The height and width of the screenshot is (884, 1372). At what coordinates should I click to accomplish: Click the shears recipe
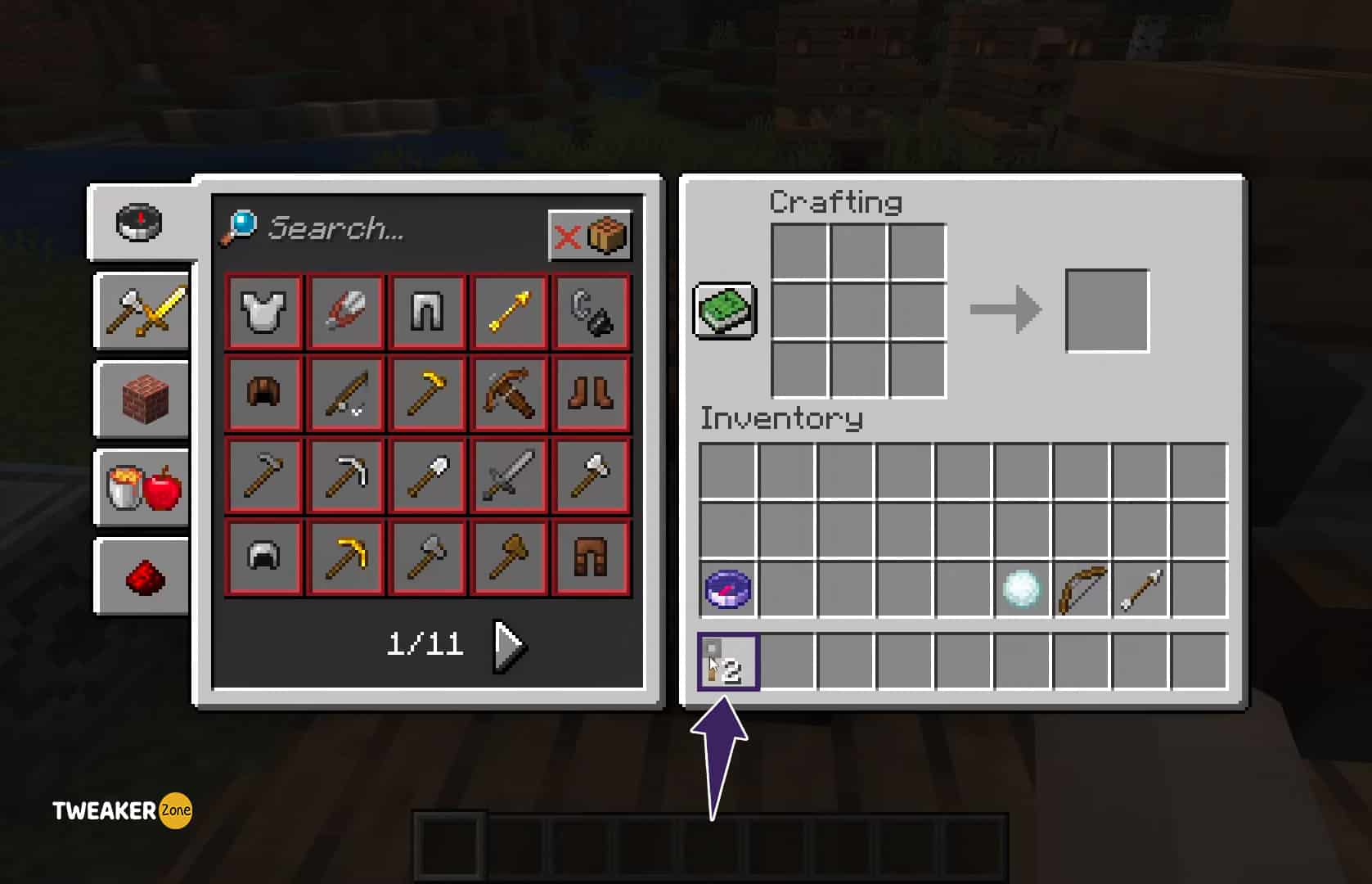344,312
